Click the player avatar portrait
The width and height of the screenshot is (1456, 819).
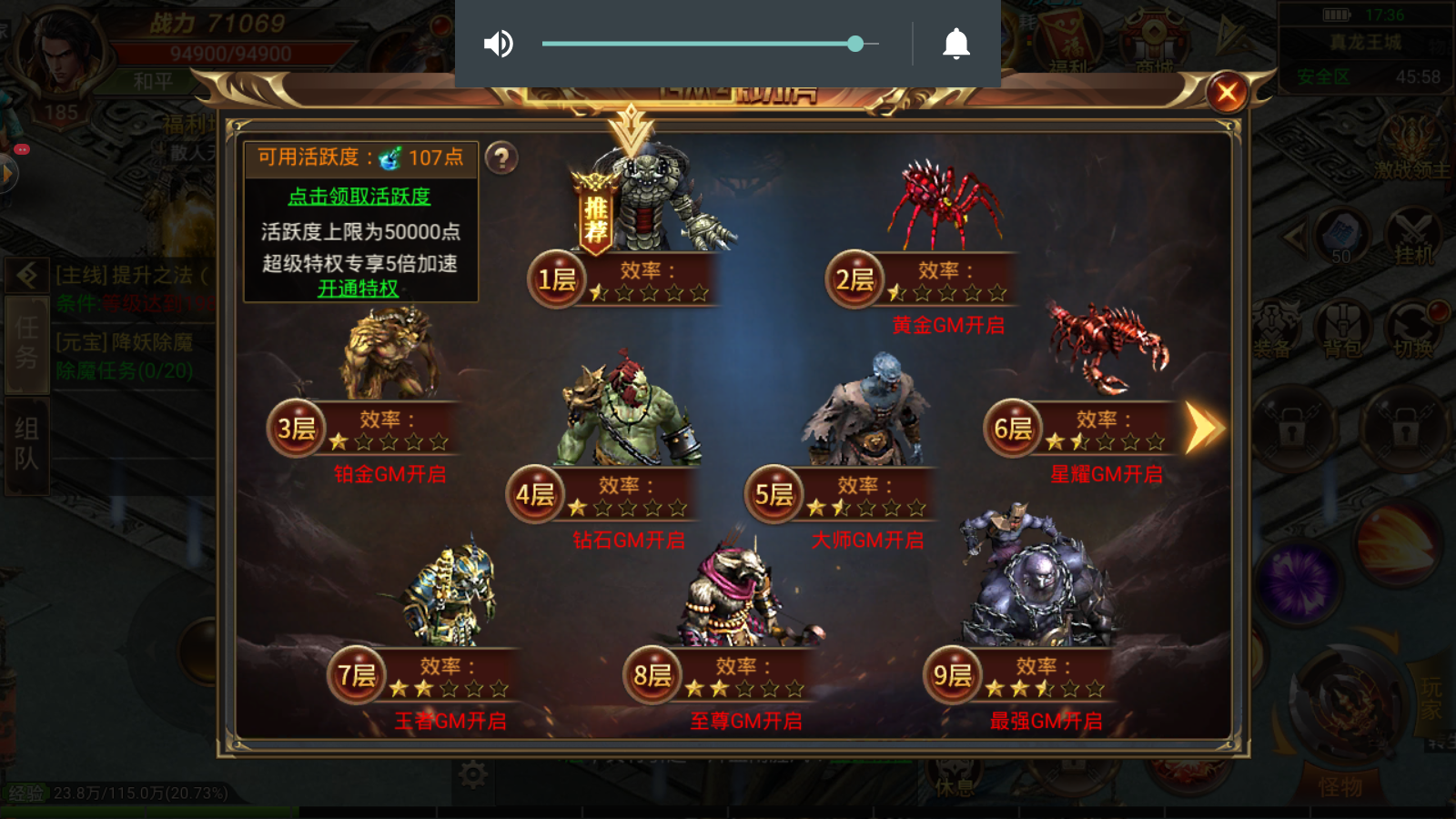56,55
